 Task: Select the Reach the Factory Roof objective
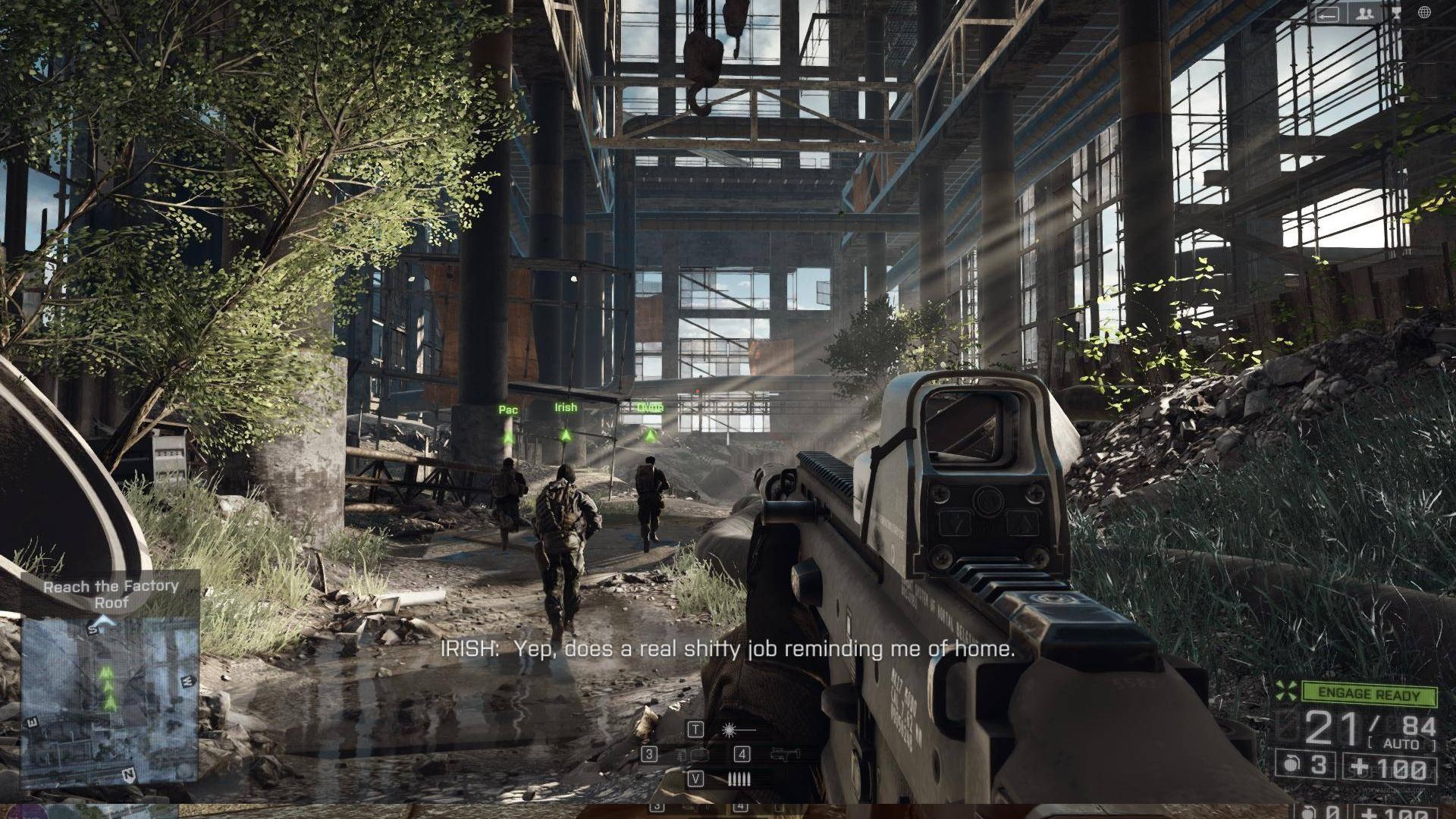tap(111, 594)
